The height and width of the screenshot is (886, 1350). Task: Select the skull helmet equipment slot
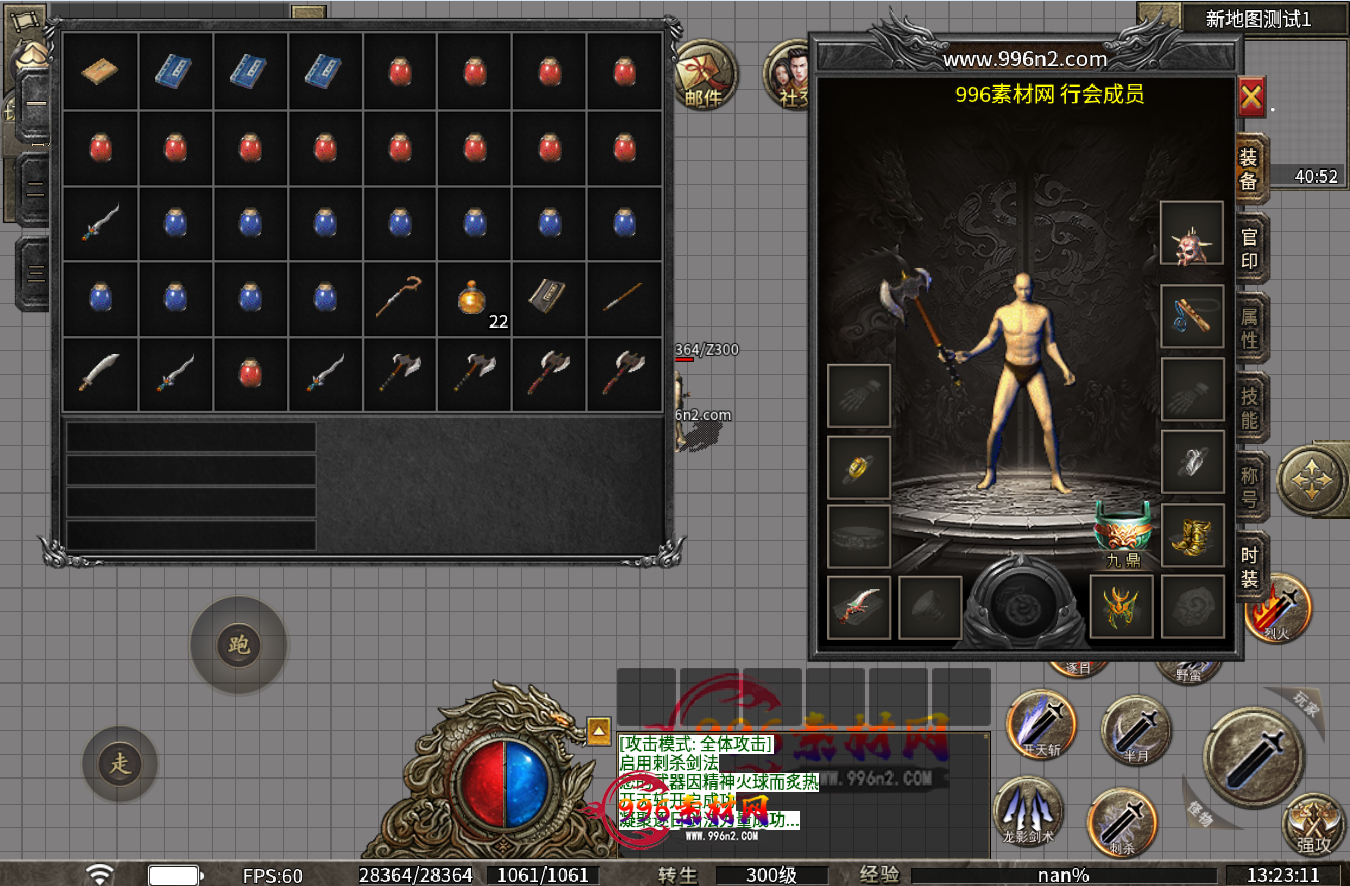pyautogui.click(x=1192, y=234)
